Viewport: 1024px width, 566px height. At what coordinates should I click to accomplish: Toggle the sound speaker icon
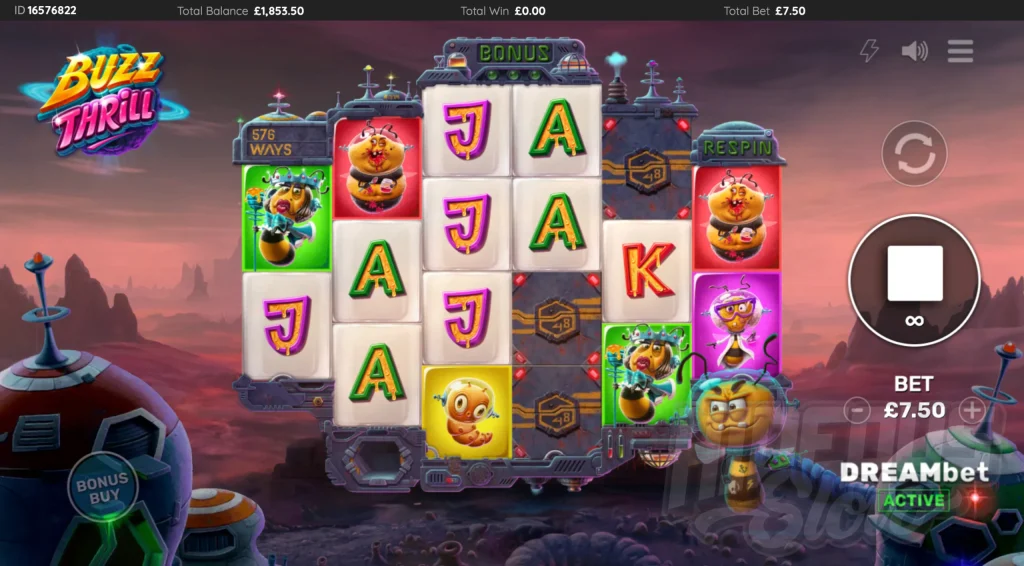[x=914, y=51]
